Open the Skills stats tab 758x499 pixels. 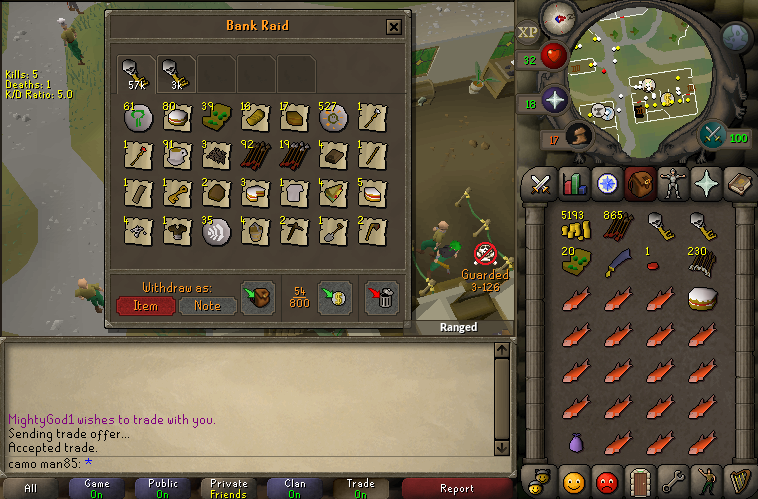(573, 184)
